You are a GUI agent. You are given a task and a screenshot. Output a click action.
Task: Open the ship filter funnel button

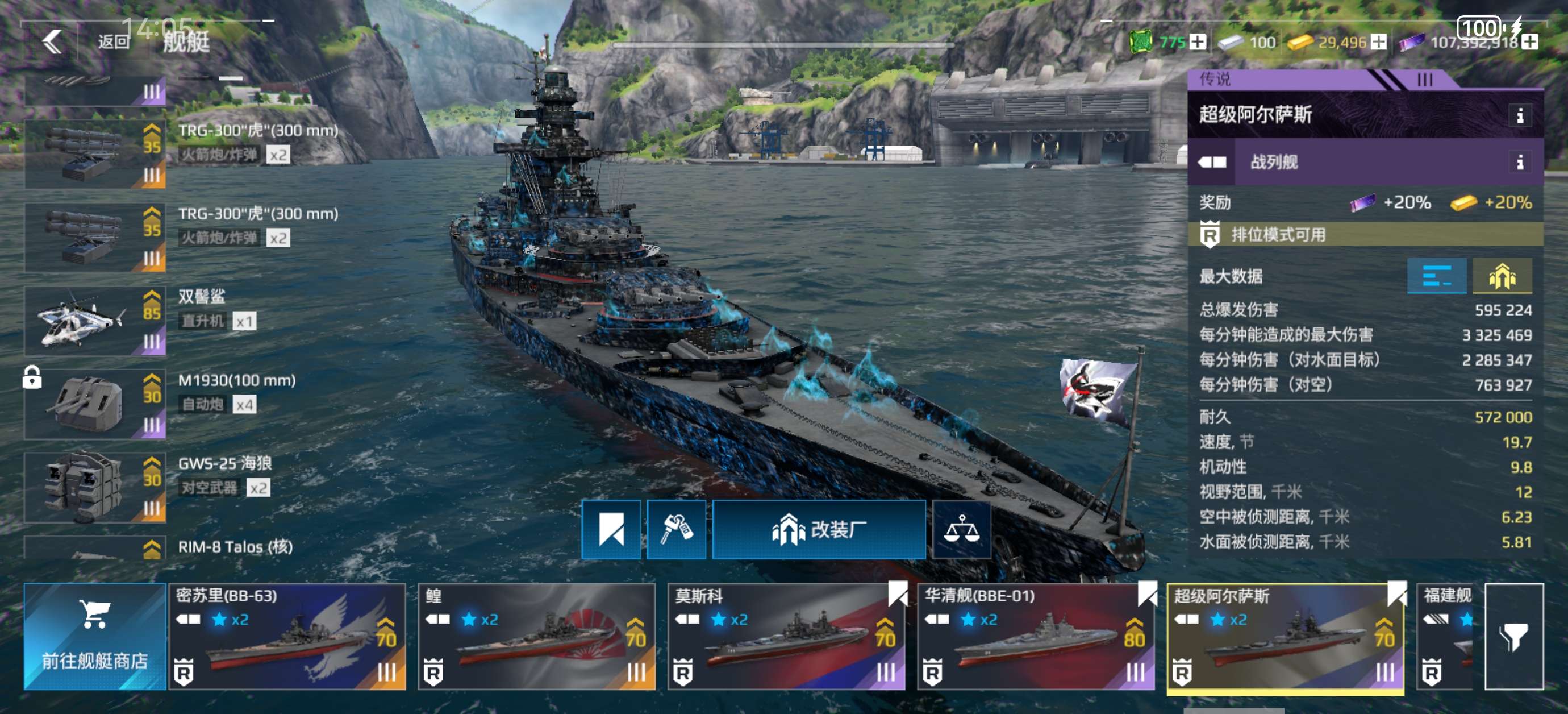[x=1513, y=637]
